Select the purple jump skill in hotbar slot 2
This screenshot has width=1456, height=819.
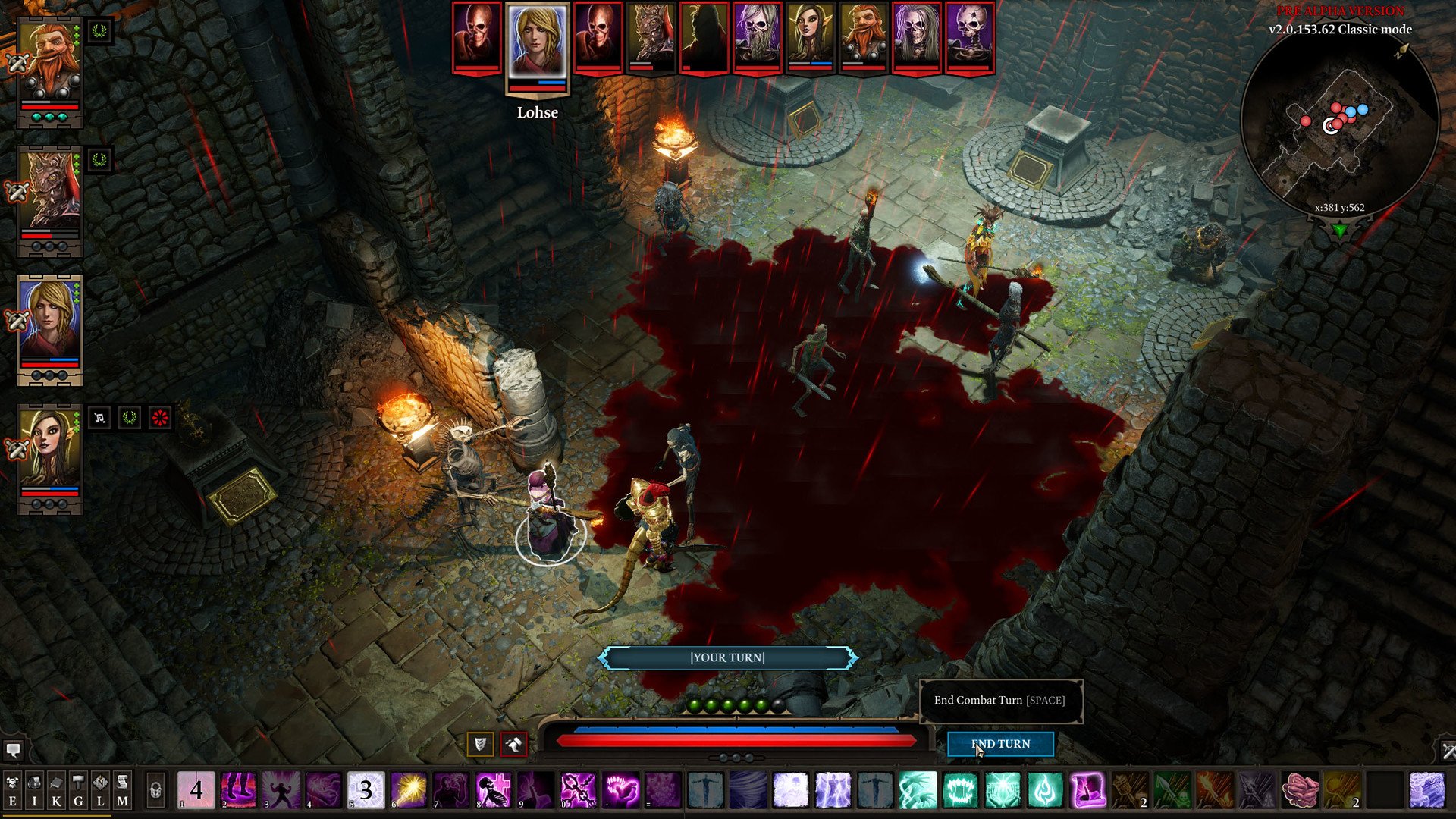(237, 789)
